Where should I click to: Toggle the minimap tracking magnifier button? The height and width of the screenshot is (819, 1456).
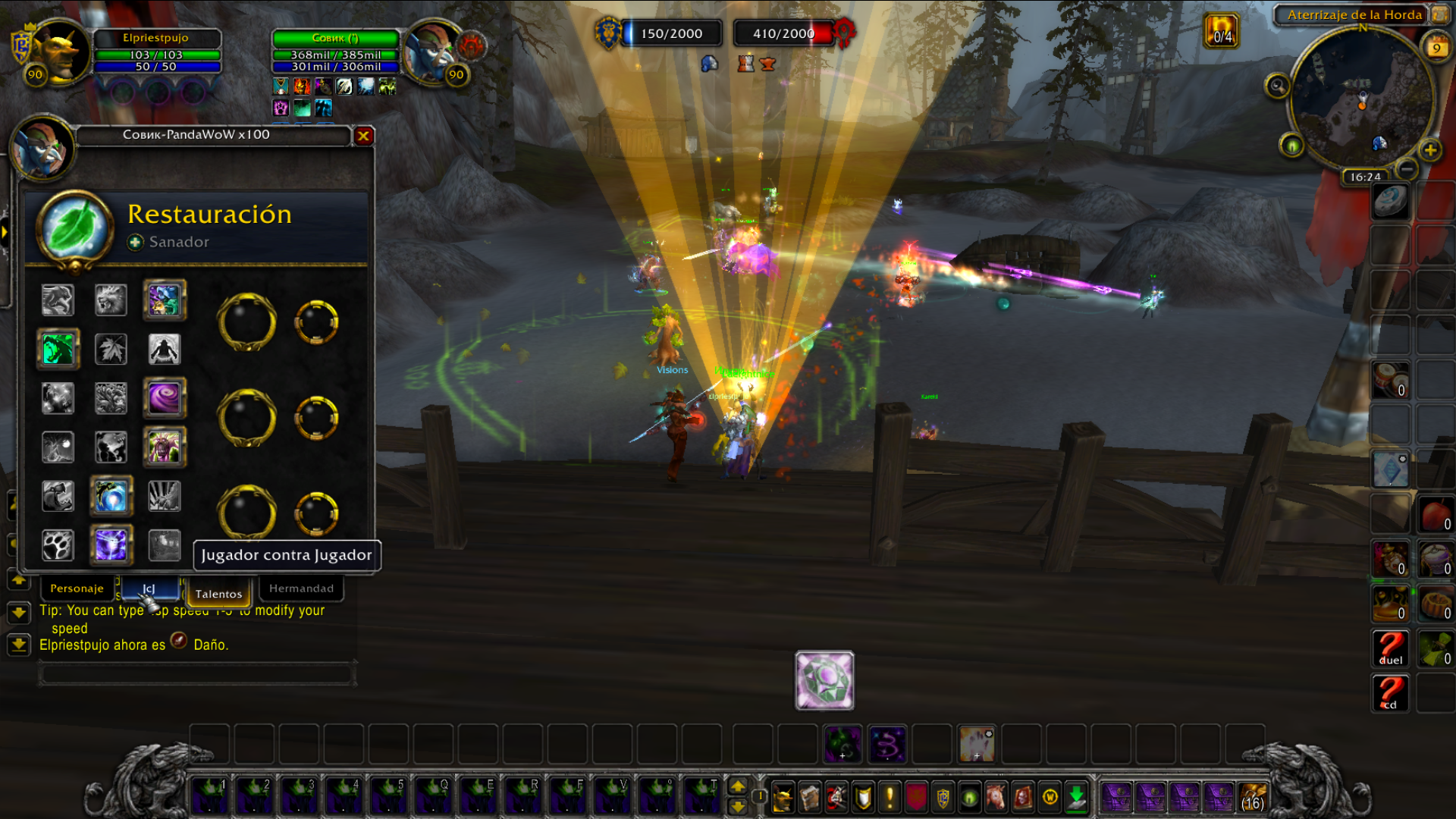(1277, 86)
